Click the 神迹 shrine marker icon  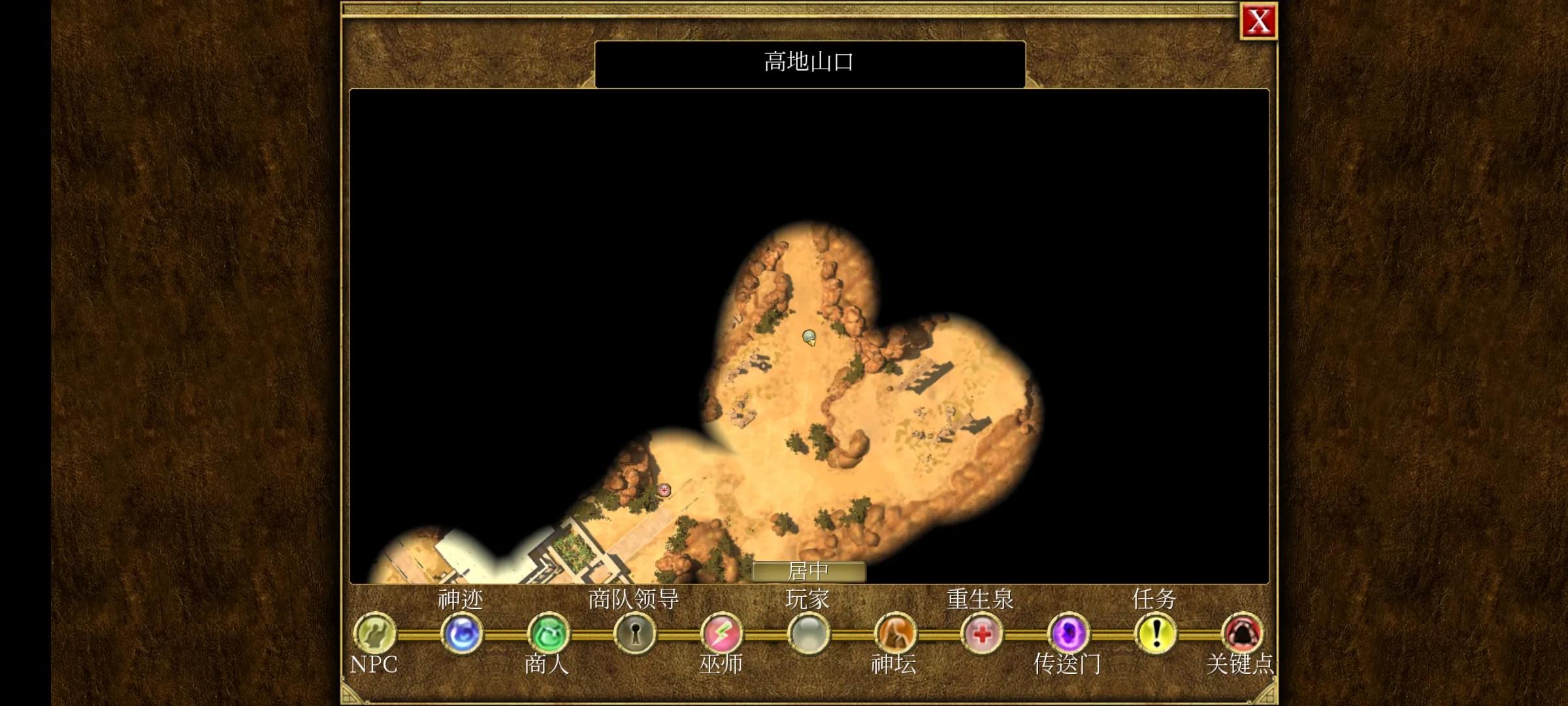[461, 633]
